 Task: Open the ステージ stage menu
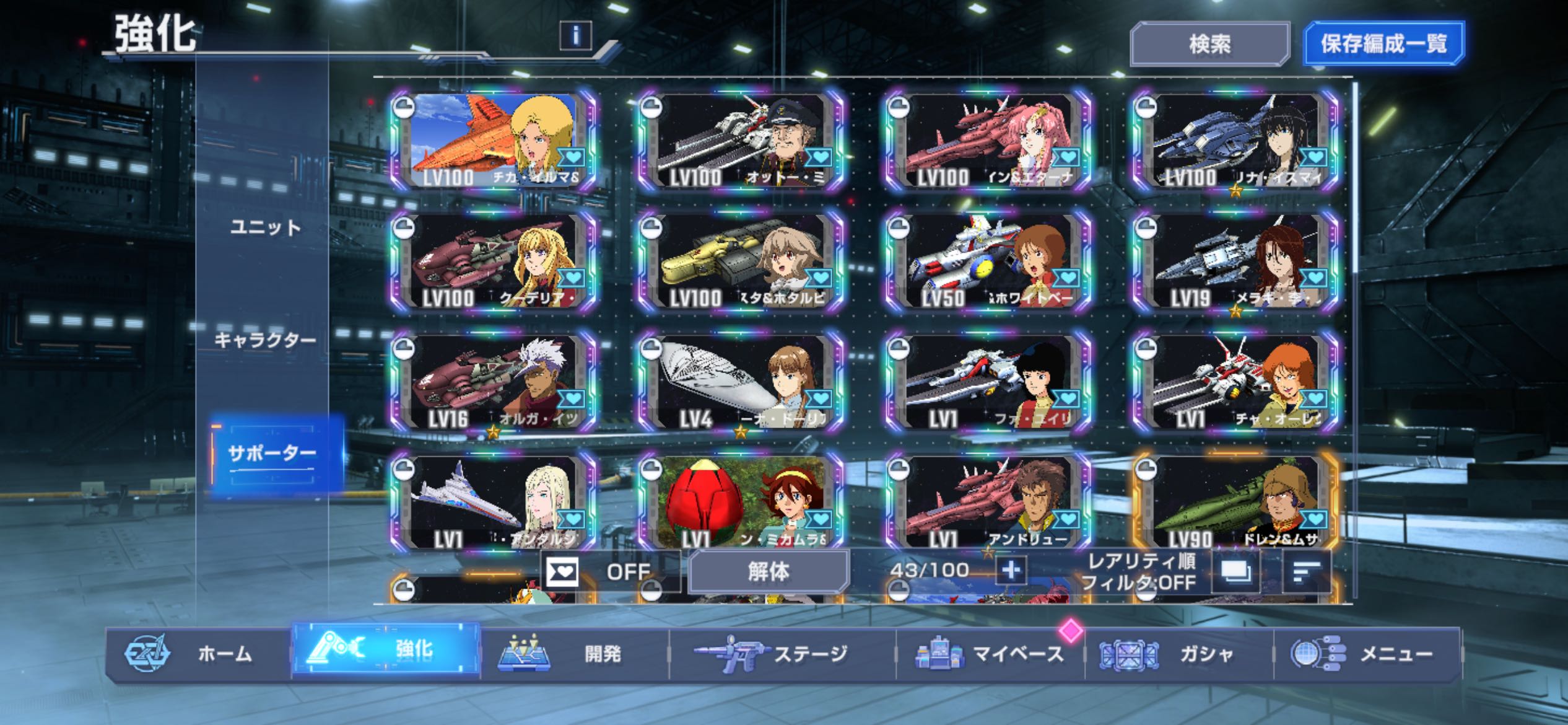click(782, 654)
